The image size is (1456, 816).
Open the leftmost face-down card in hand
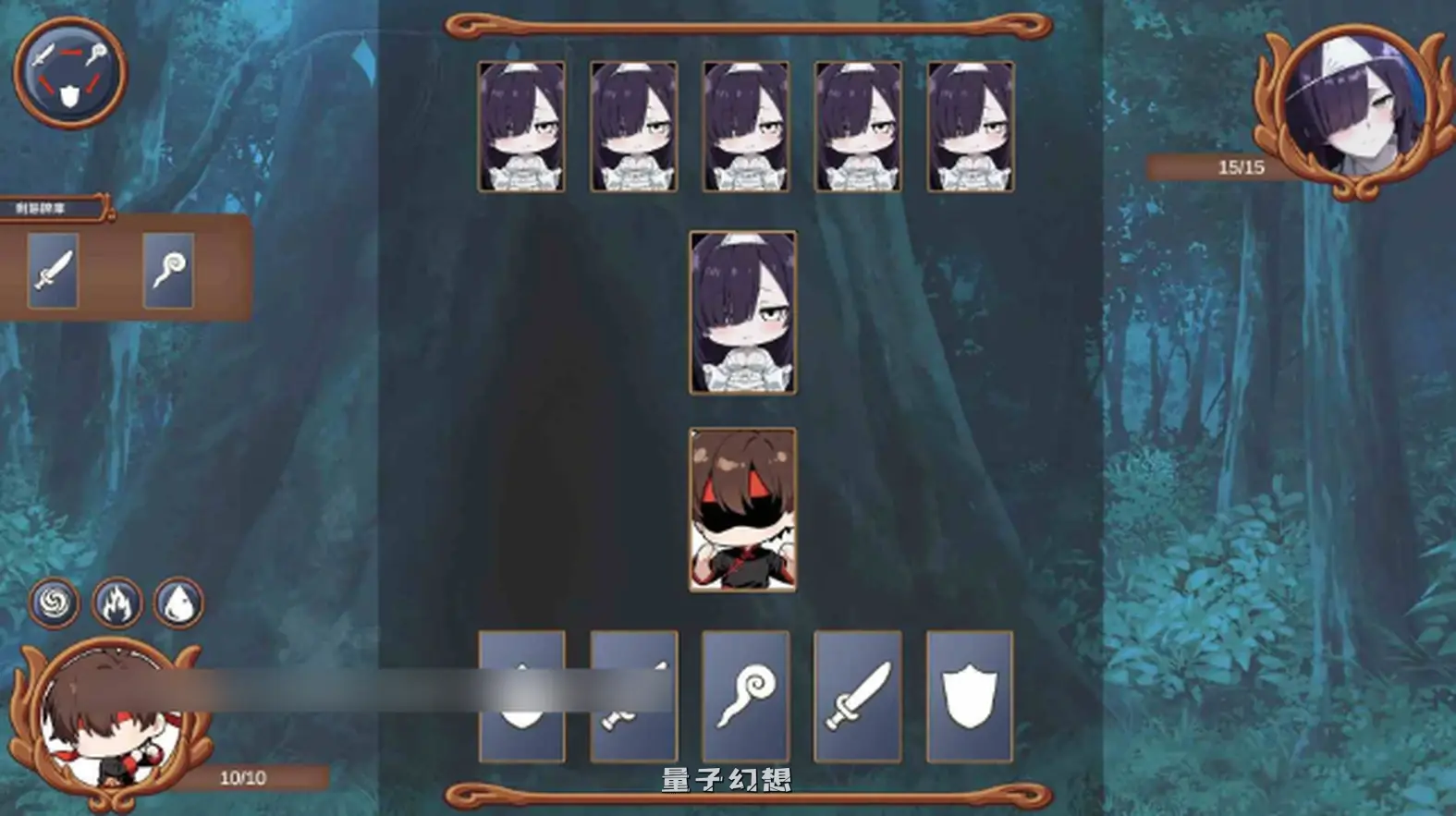[522, 695]
